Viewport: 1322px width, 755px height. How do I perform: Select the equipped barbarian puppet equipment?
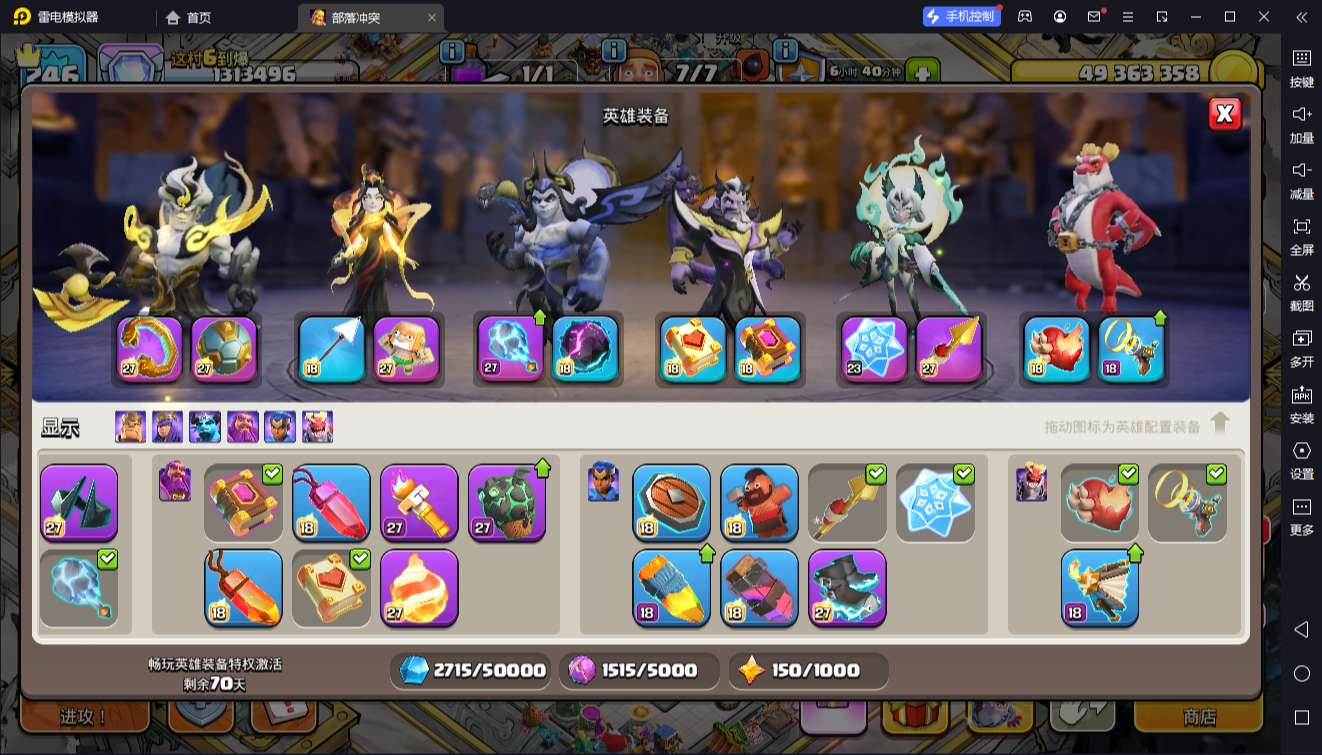407,349
